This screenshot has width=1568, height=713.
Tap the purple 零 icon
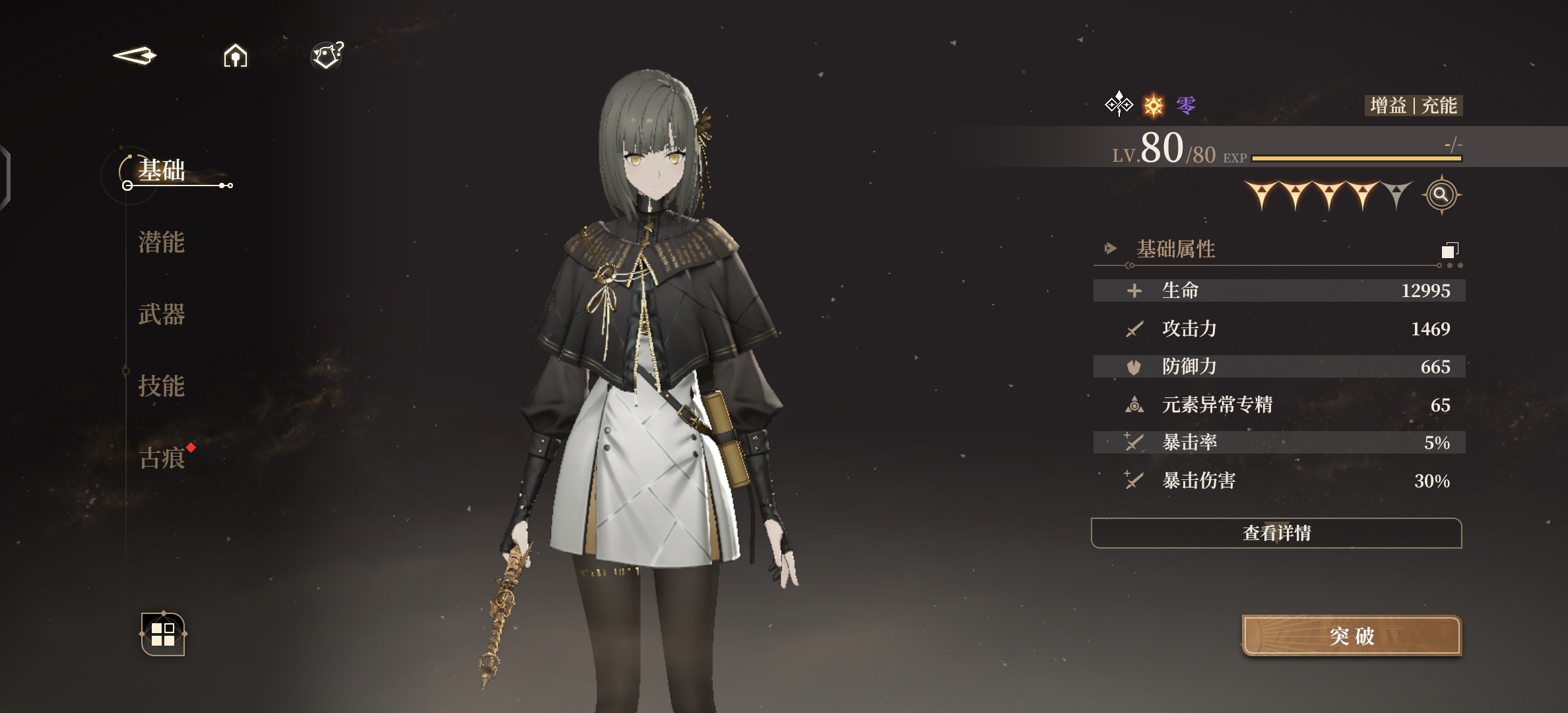click(x=1186, y=106)
